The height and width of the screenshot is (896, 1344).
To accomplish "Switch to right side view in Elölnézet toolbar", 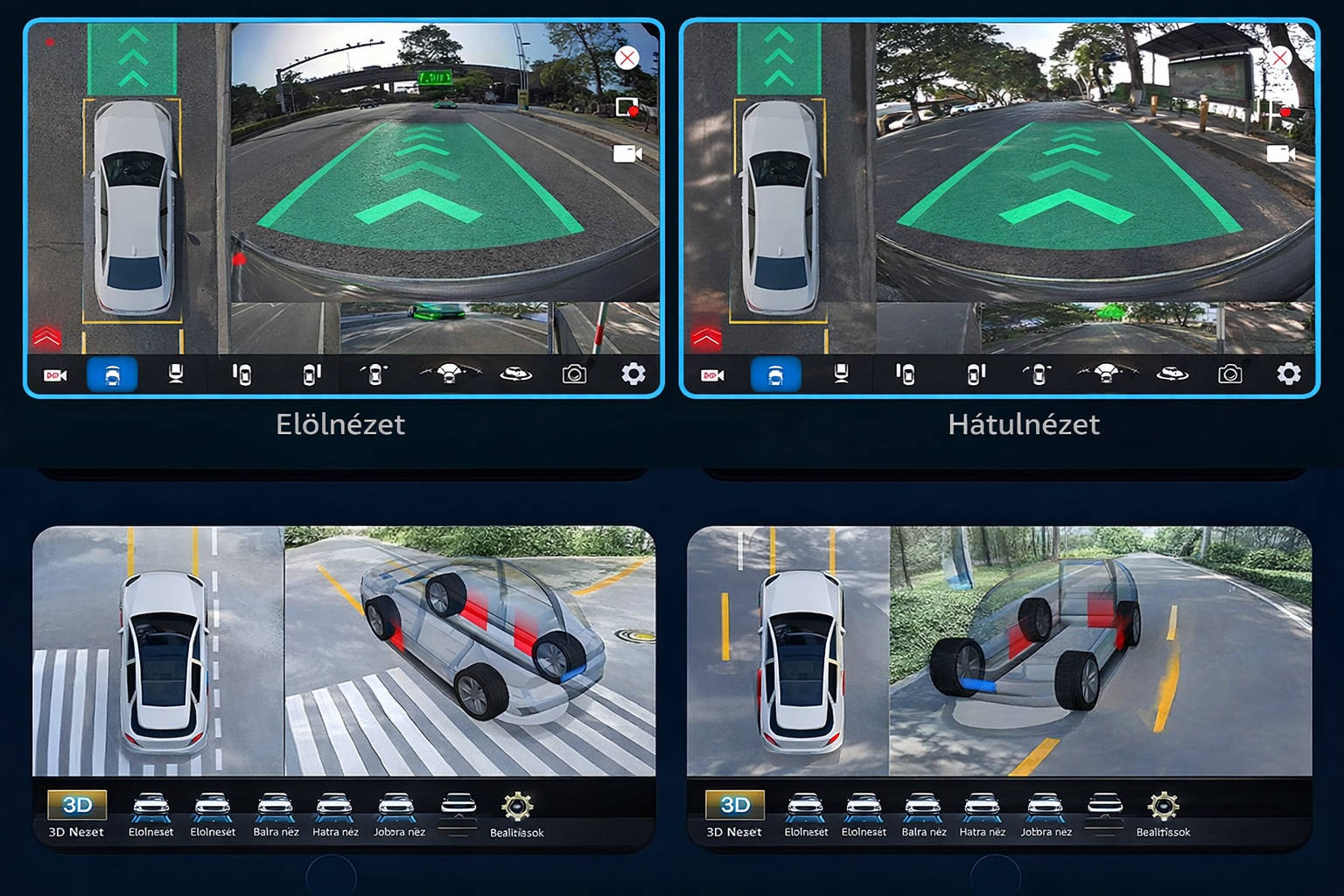I will [311, 374].
